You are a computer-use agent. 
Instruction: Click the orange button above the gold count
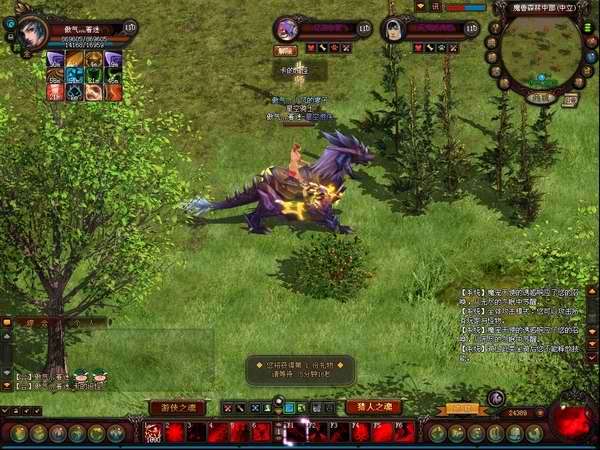point(462,408)
